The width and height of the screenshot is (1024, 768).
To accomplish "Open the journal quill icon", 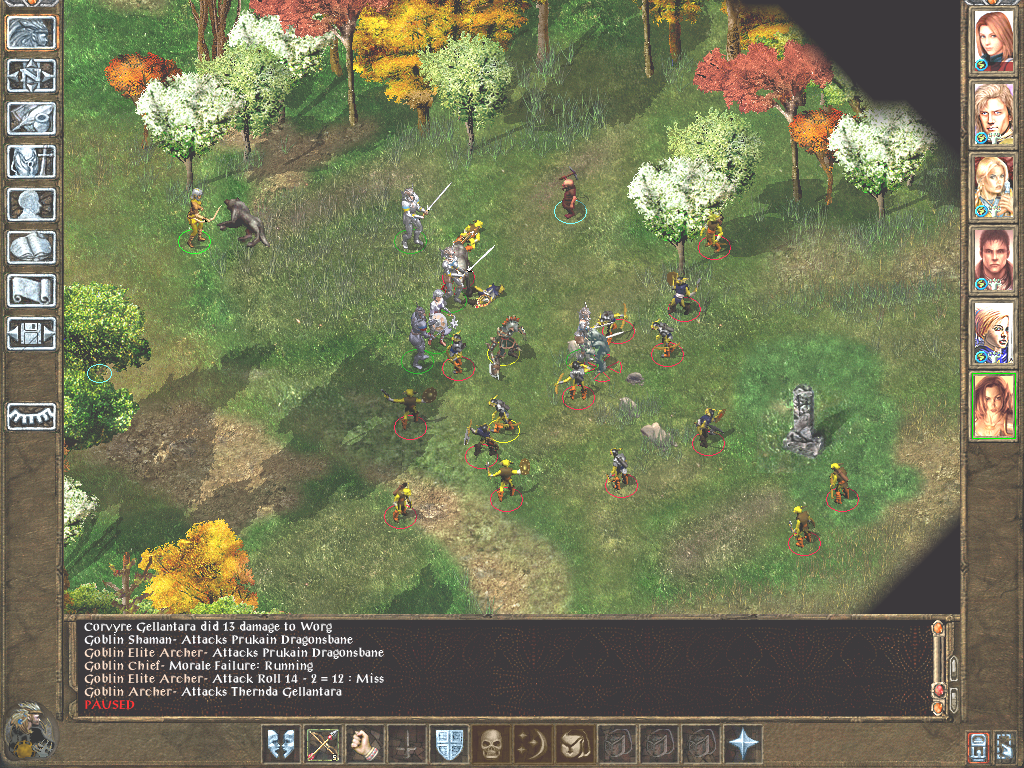I will pyautogui.click(x=32, y=118).
